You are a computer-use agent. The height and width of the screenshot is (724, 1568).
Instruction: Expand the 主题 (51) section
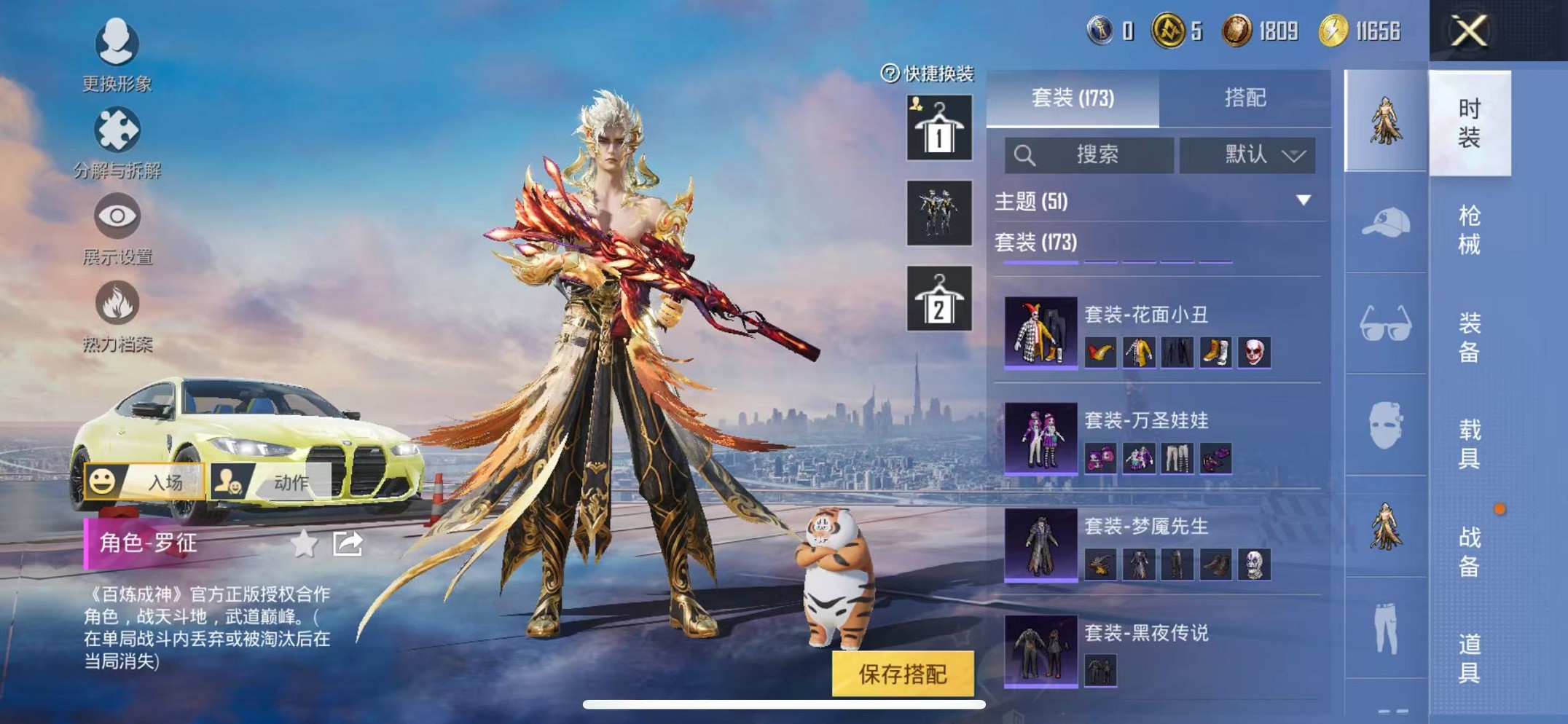[x=1303, y=200]
